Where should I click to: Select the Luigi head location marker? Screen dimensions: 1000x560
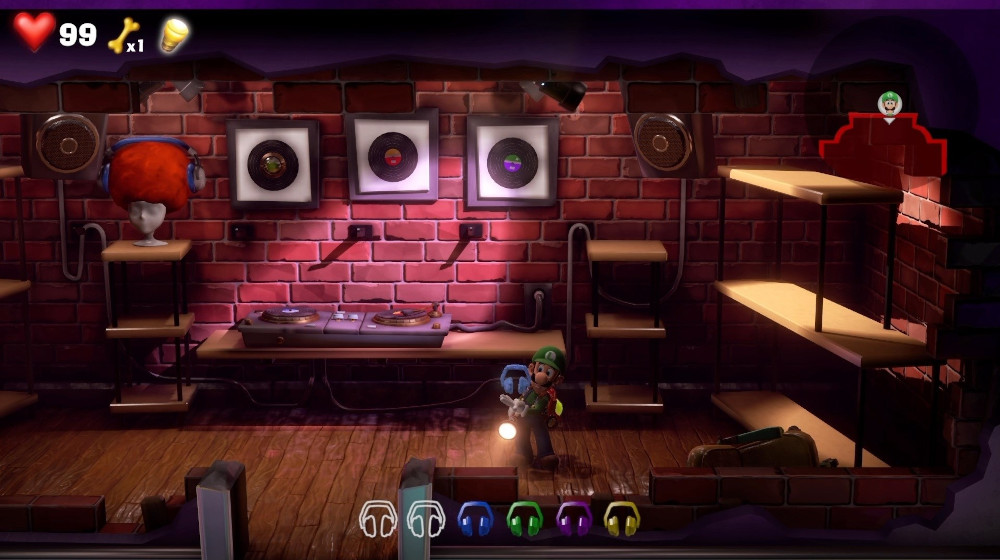point(889,104)
